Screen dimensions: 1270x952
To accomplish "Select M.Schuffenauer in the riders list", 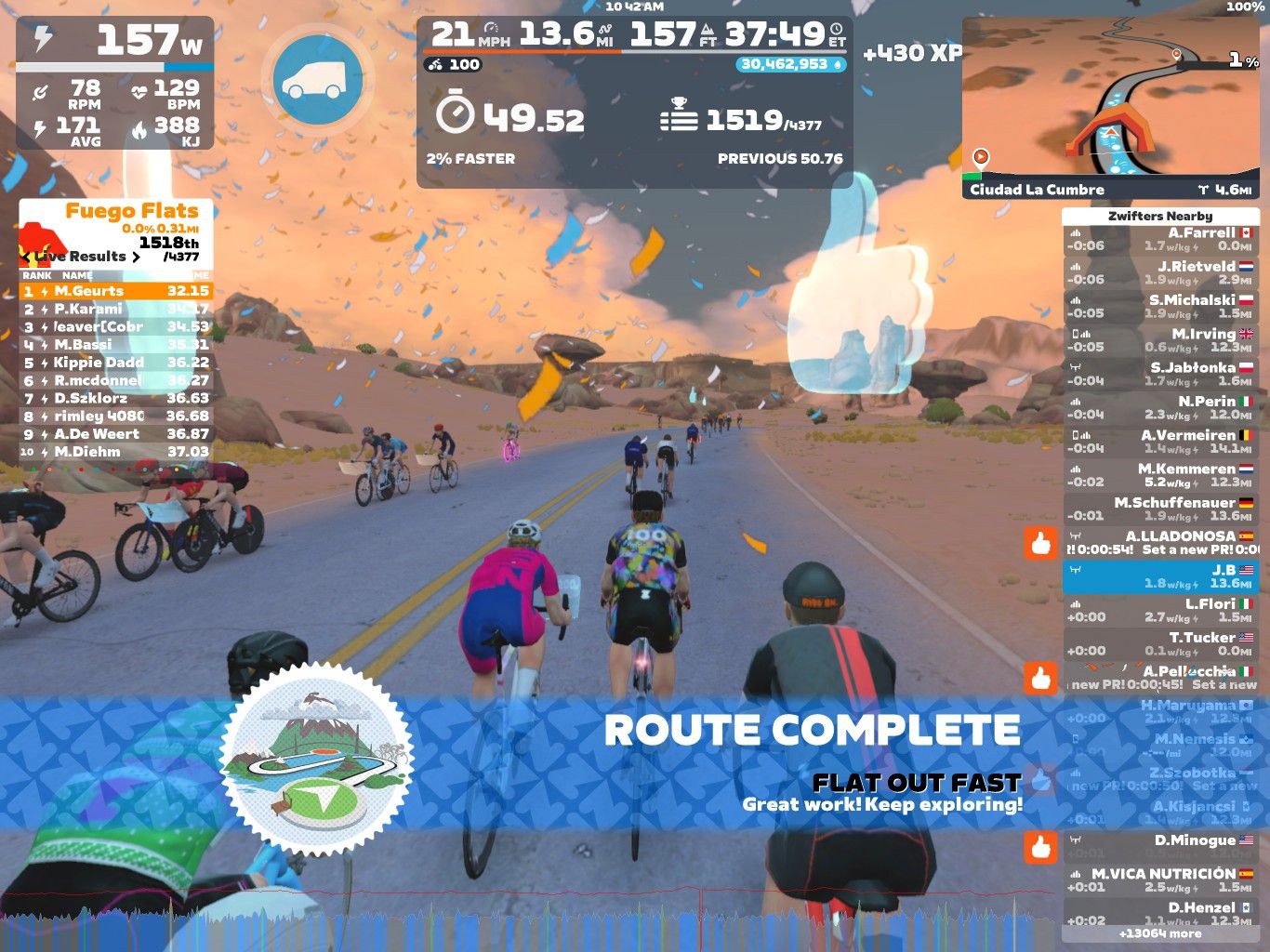I will point(1160,509).
